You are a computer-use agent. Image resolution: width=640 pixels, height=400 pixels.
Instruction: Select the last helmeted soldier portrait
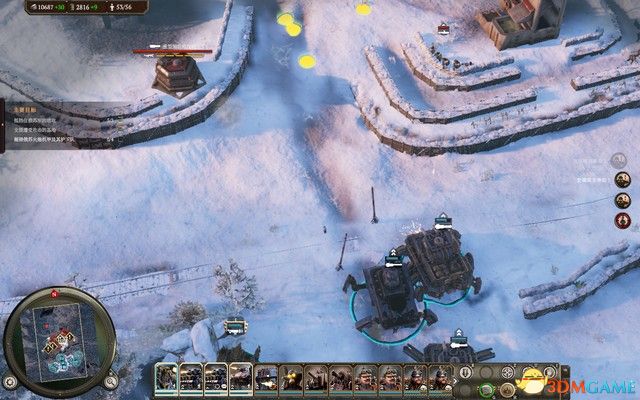point(441,378)
